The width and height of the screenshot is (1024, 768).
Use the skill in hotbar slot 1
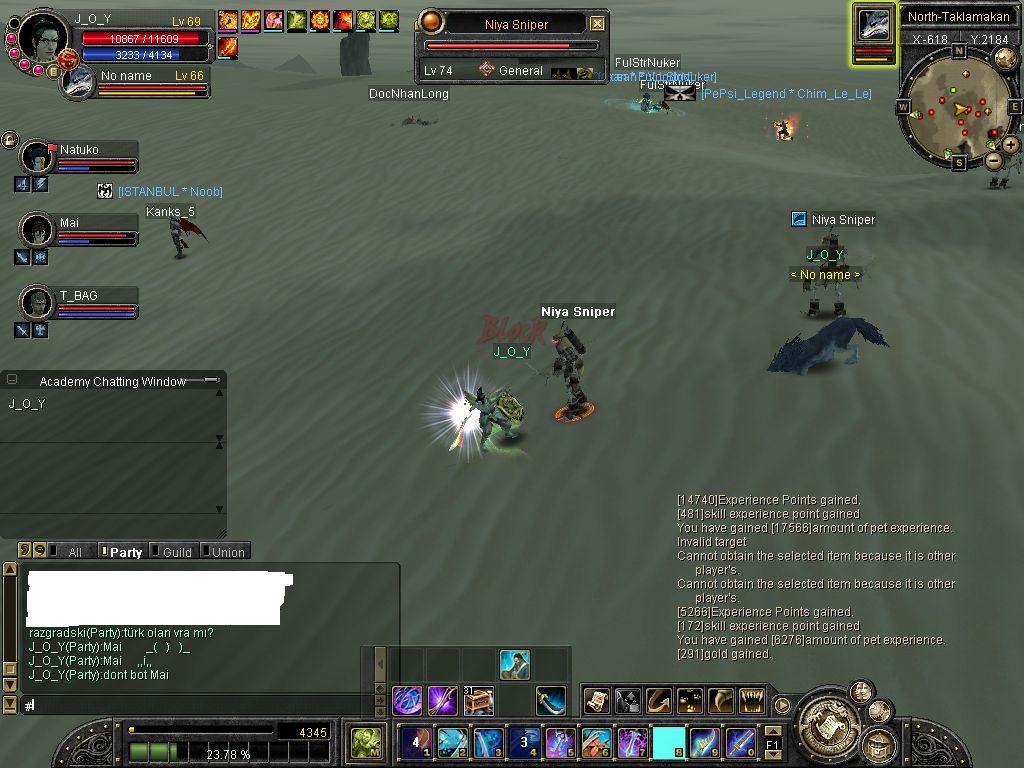click(414, 743)
